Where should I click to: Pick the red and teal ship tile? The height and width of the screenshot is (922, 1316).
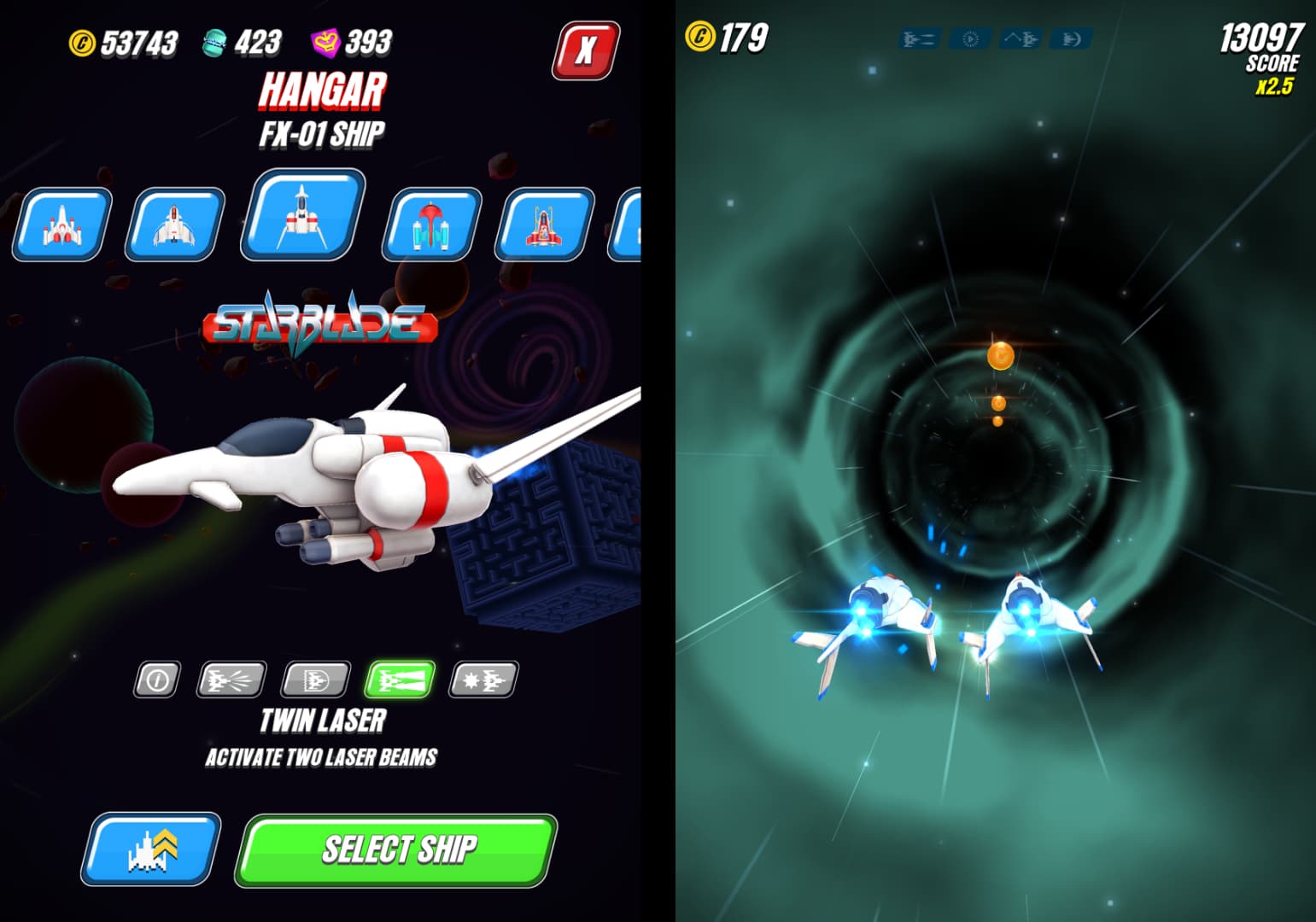(x=431, y=225)
